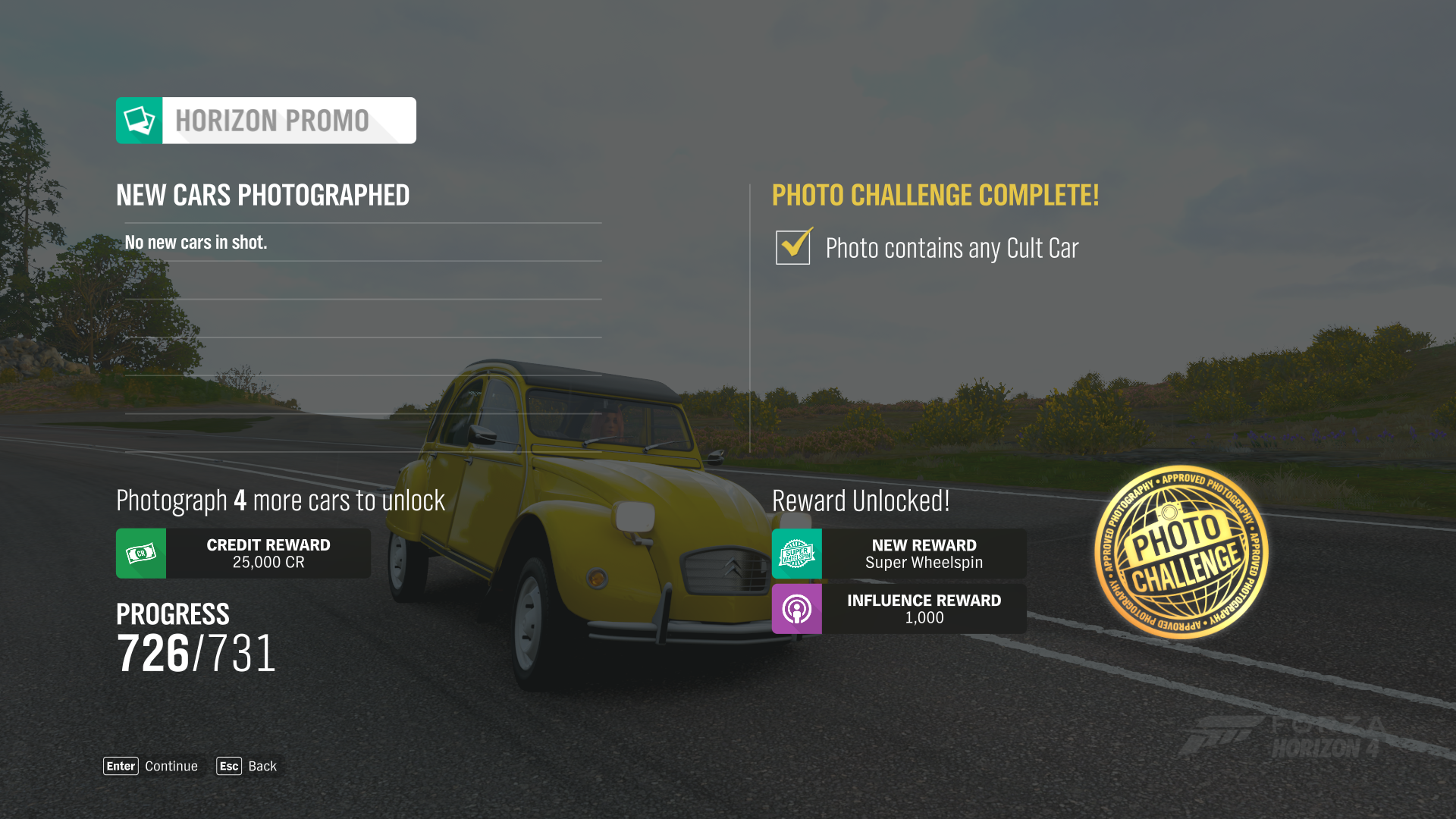Select the Horizon Promo header badge
The image size is (1456, 819).
(265, 121)
